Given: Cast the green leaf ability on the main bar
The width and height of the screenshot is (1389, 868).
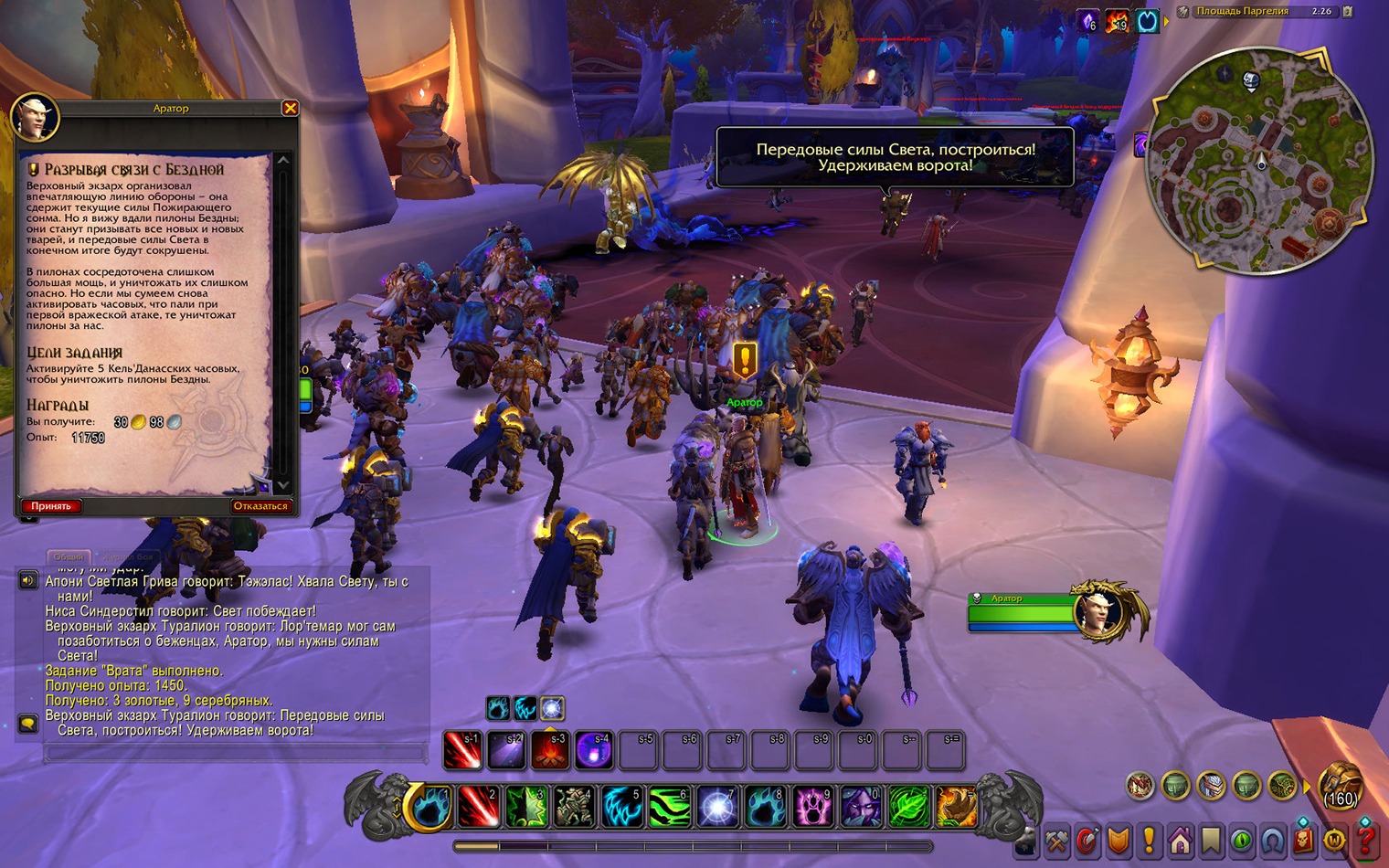Looking at the screenshot, I should coord(908,808).
